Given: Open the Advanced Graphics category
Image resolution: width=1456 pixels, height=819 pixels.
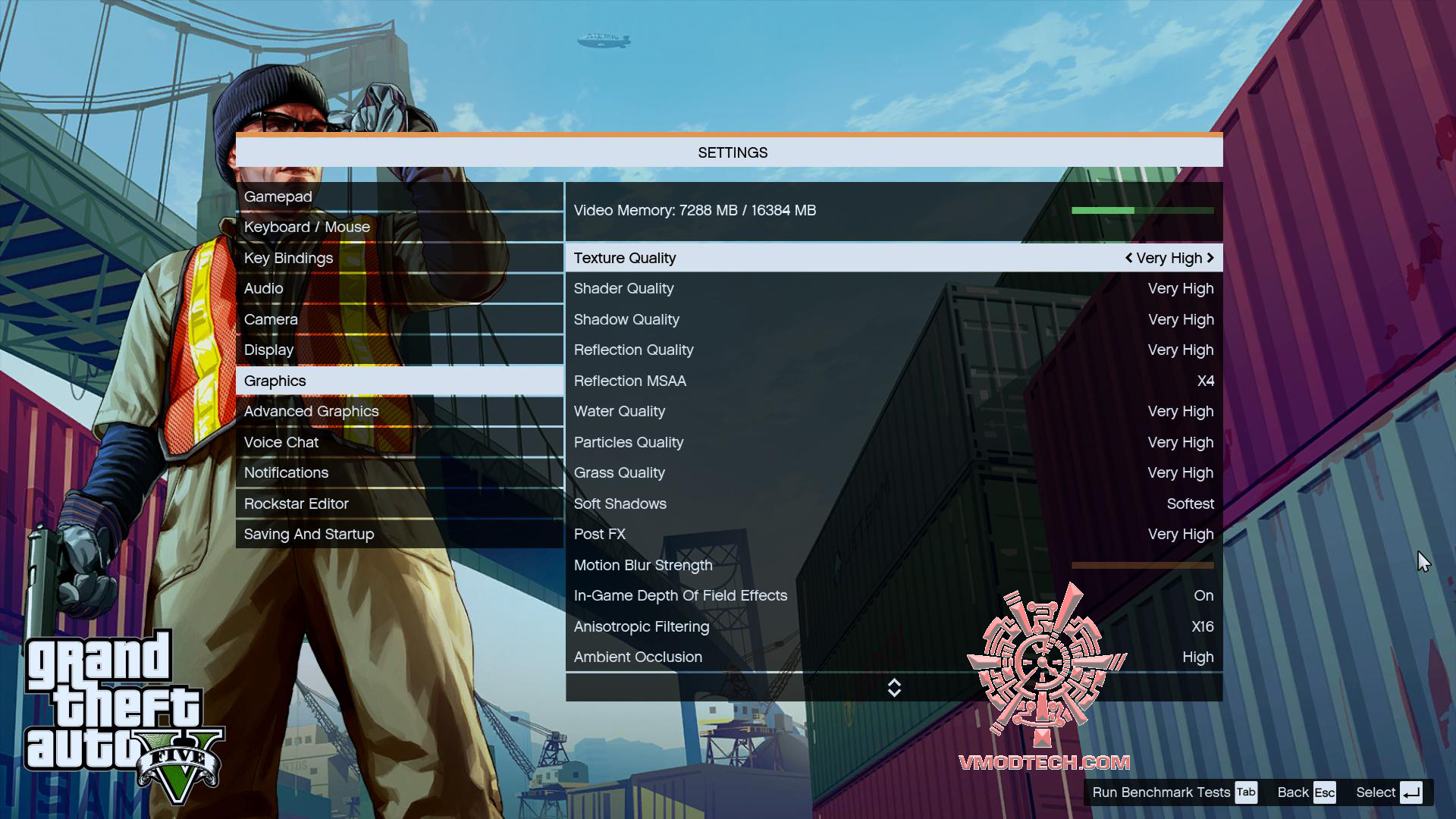Looking at the screenshot, I should 311,411.
